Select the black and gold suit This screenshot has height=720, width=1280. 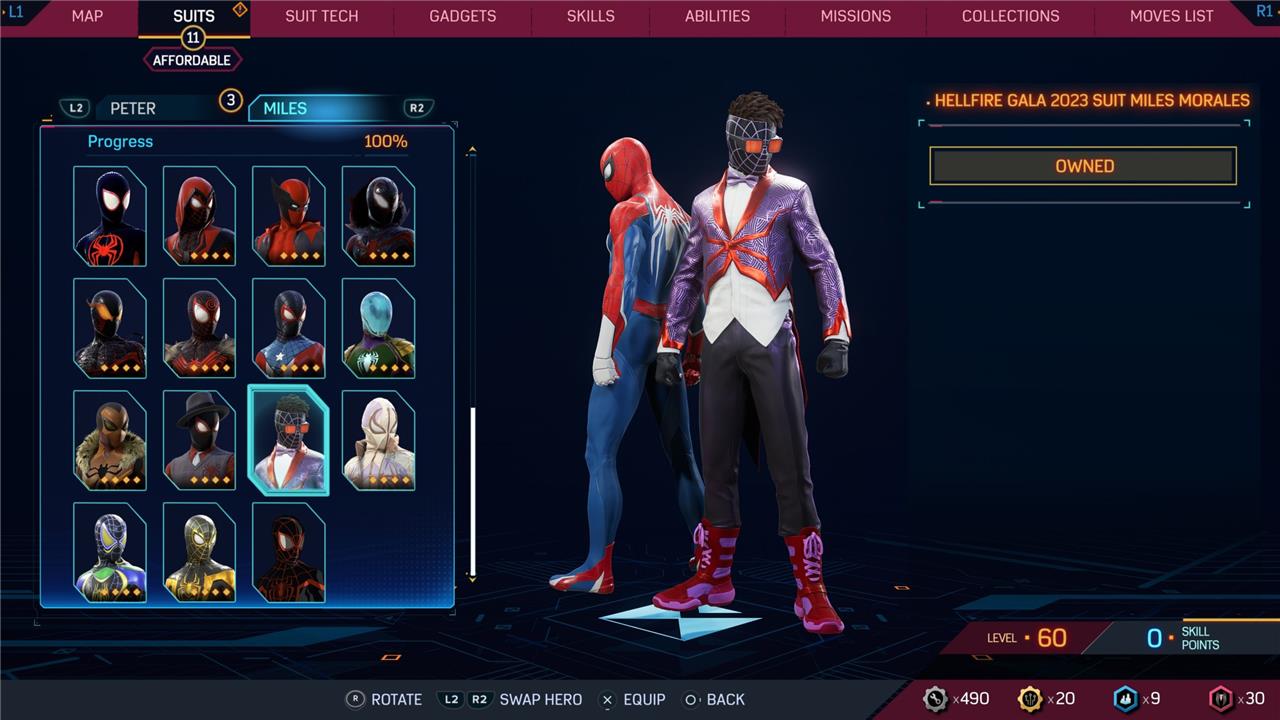point(199,552)
